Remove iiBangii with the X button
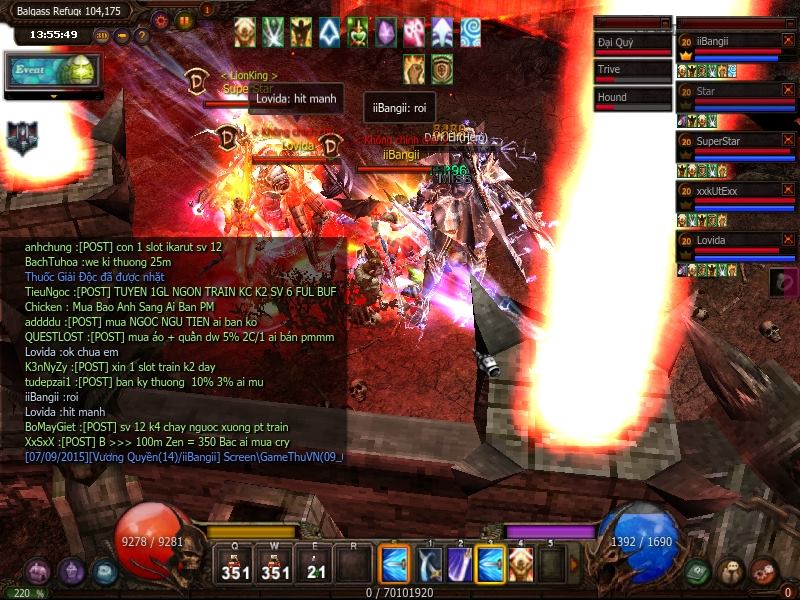 coord(788,40)
